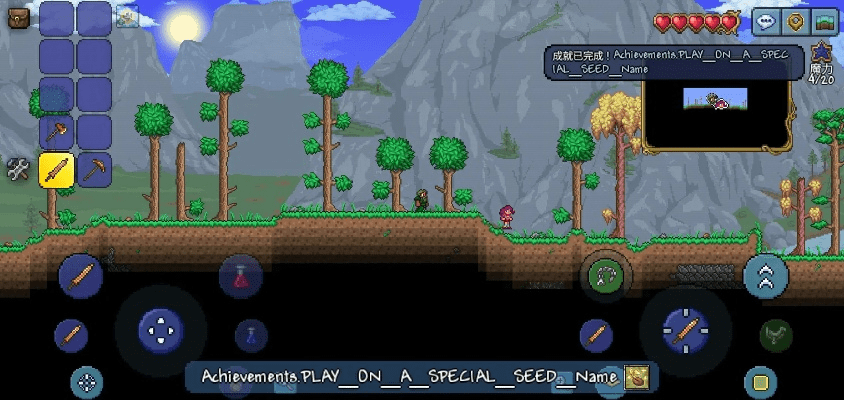
Task: Activate the grappling hook button
Action: pyautogui.click(x=605, y=273)
